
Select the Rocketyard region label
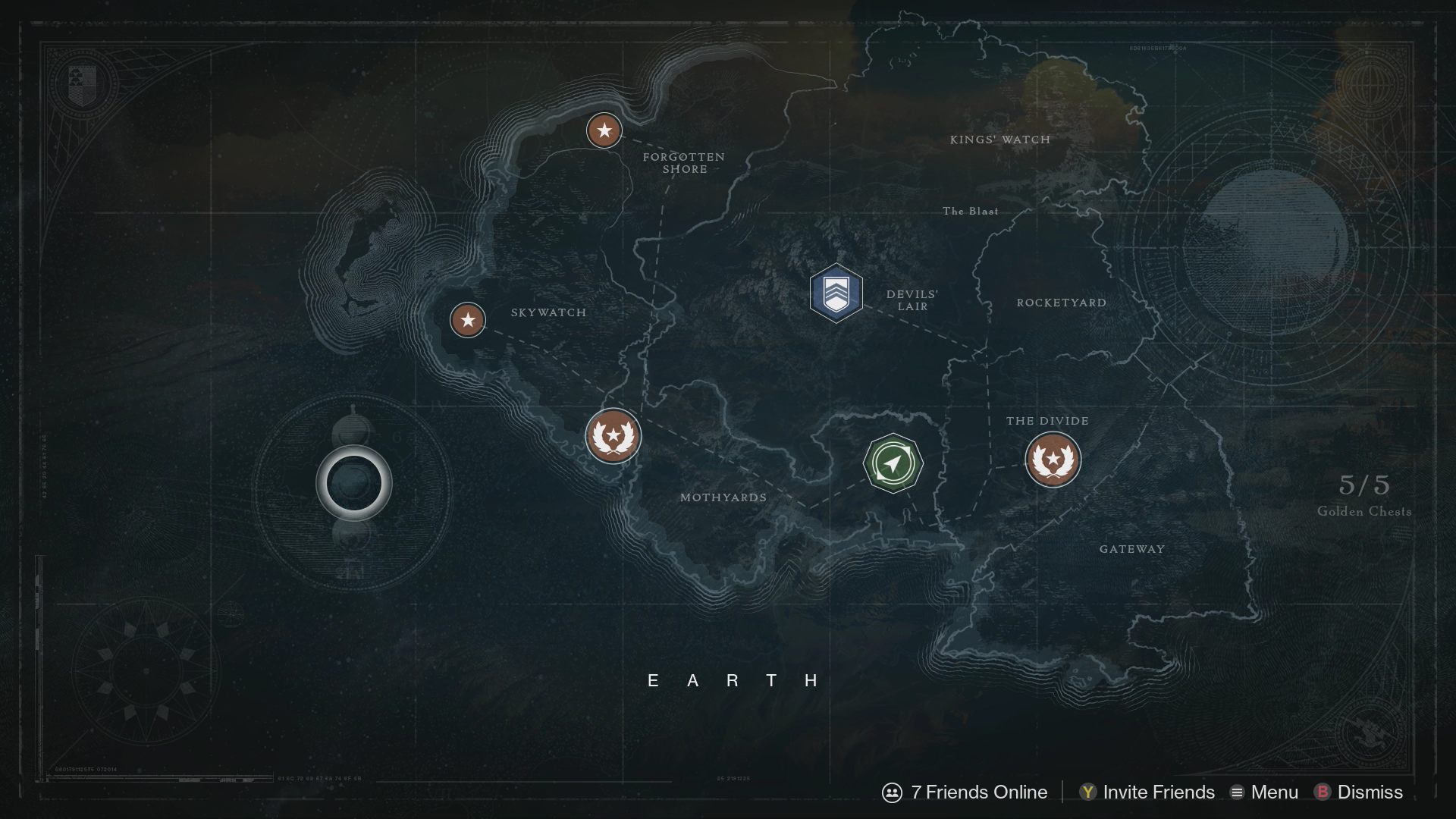tap(1061, 302)
